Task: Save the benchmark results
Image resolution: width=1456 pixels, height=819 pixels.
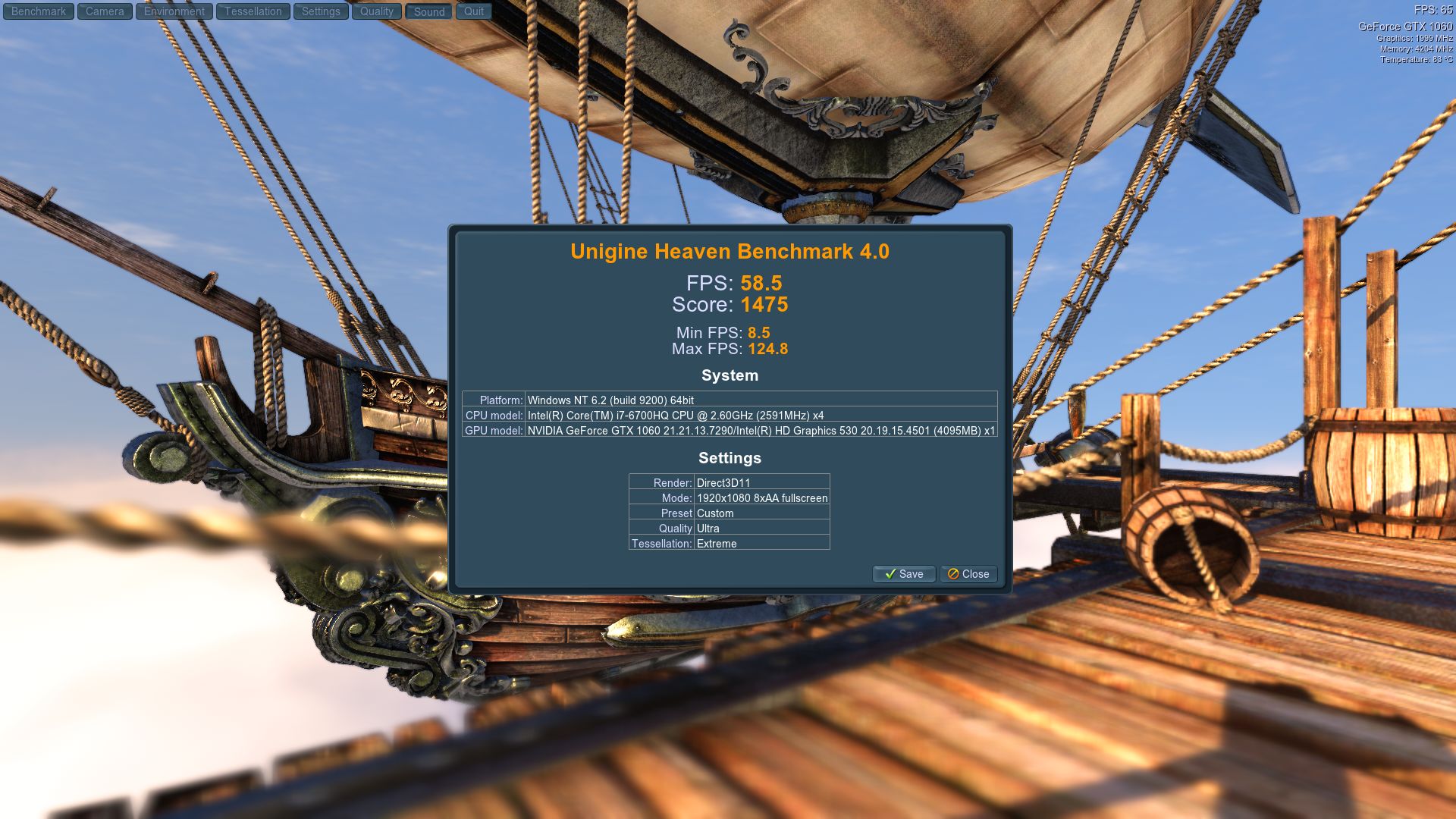Action: [904, 574]
